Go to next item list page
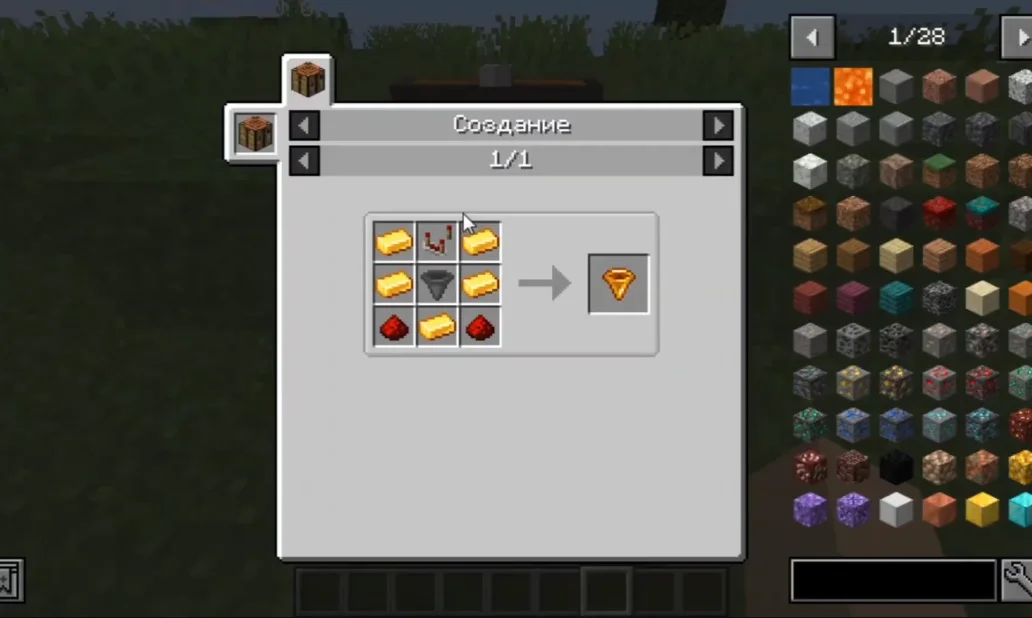 tap(1016, 38)
